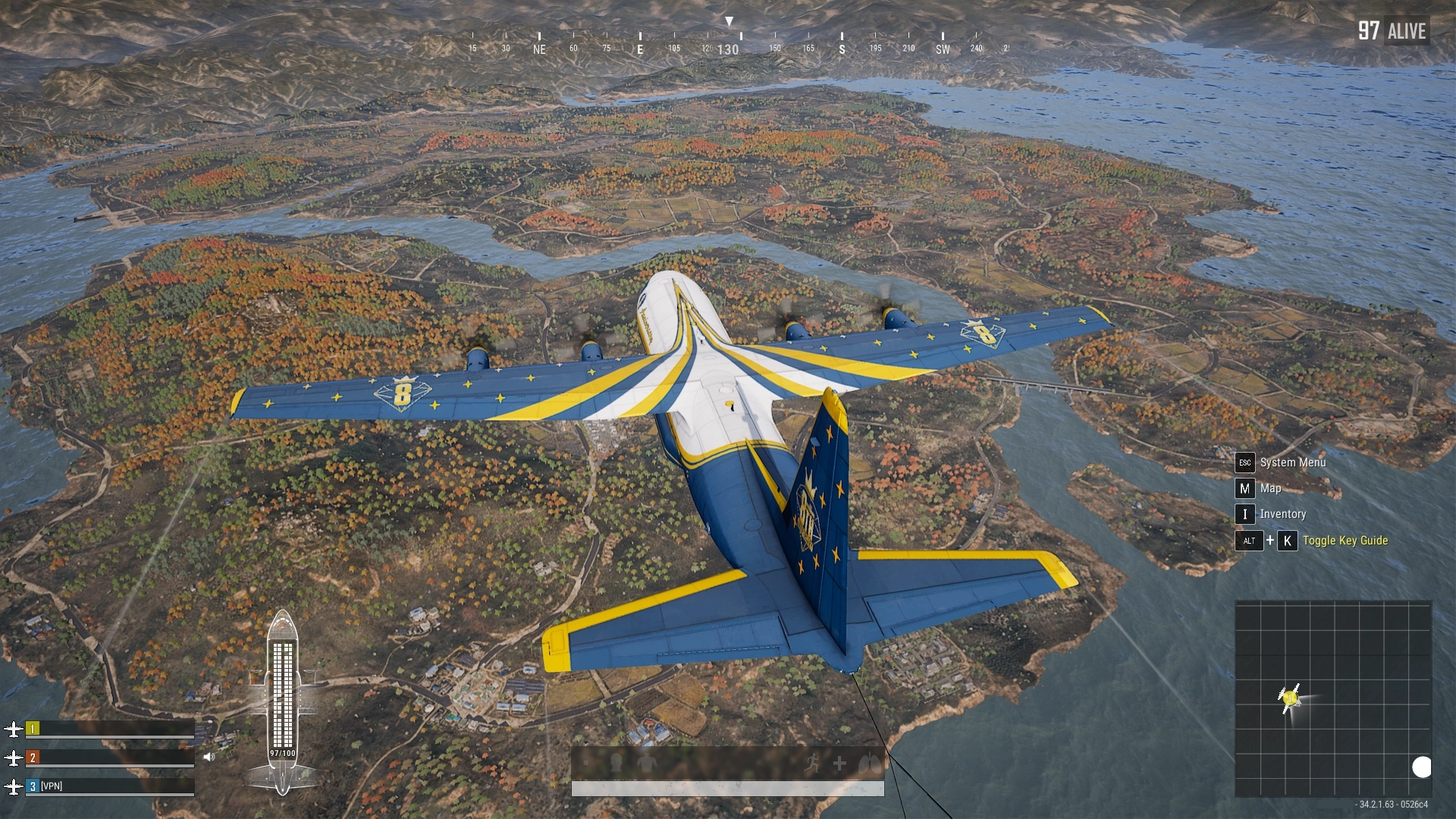Select teammate 3 tagged VPN
This screenshot has height=819, width=1456.
pos(109,786)
